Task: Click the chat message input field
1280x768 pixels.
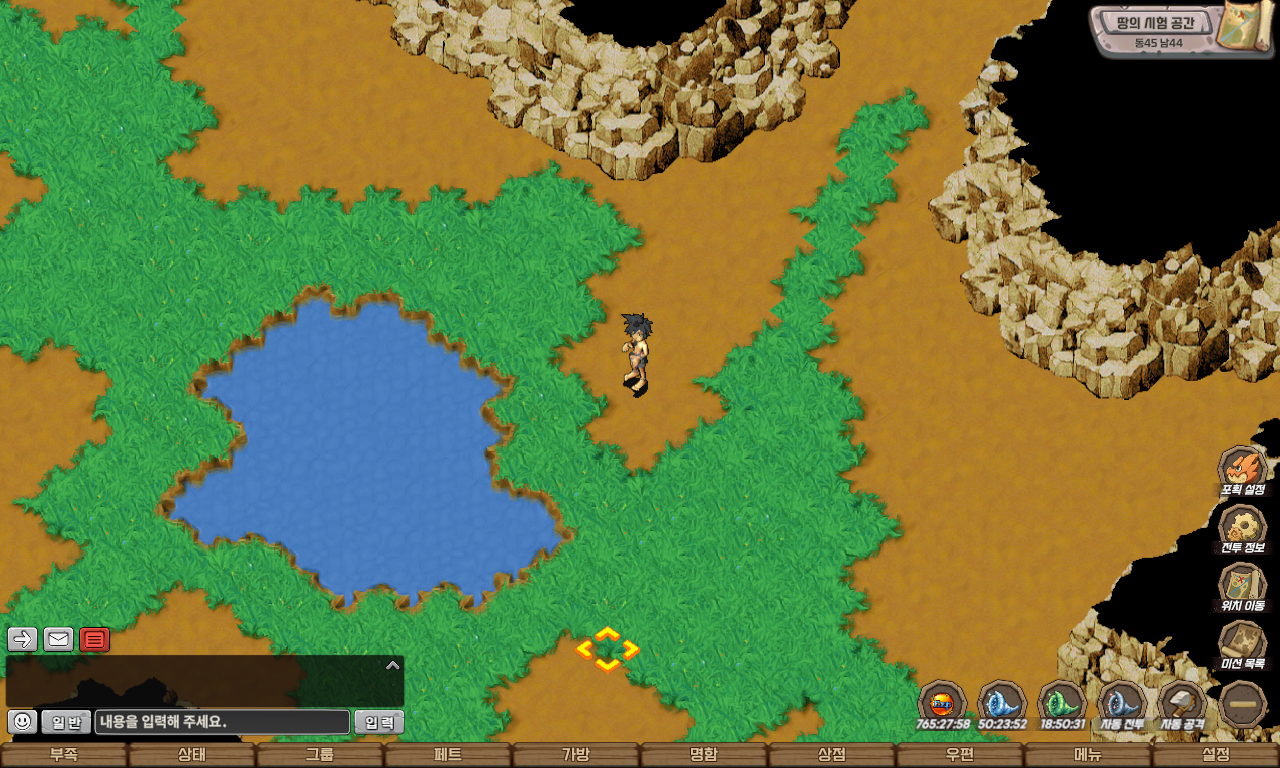Action: 222,722
